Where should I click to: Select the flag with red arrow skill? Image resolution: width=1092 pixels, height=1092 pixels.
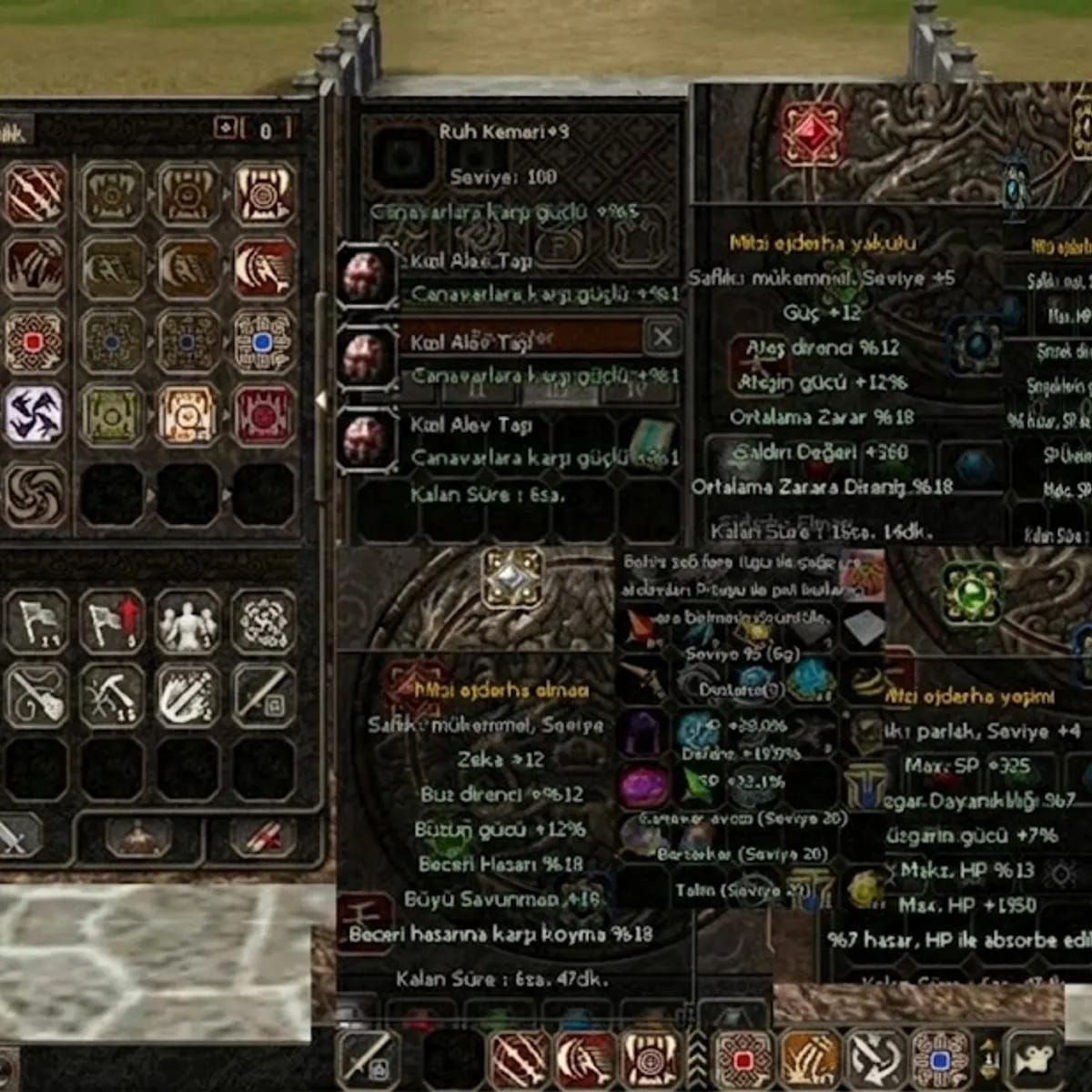tap(112, 622)
